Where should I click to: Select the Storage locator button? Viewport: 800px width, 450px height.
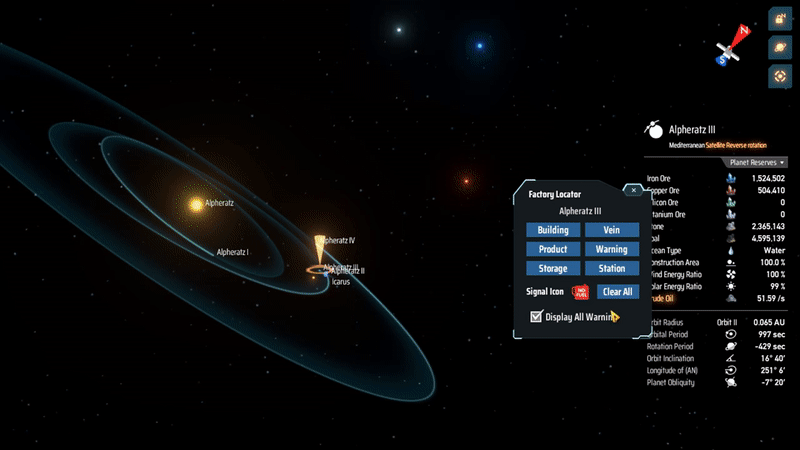553,268
